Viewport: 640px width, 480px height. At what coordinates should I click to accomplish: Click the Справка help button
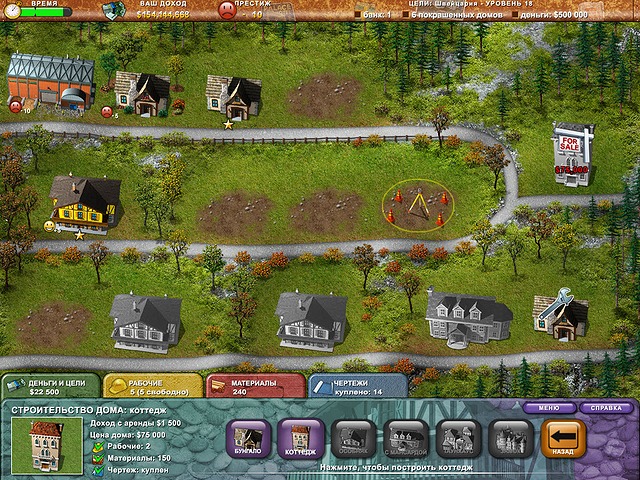click(605, 408)
